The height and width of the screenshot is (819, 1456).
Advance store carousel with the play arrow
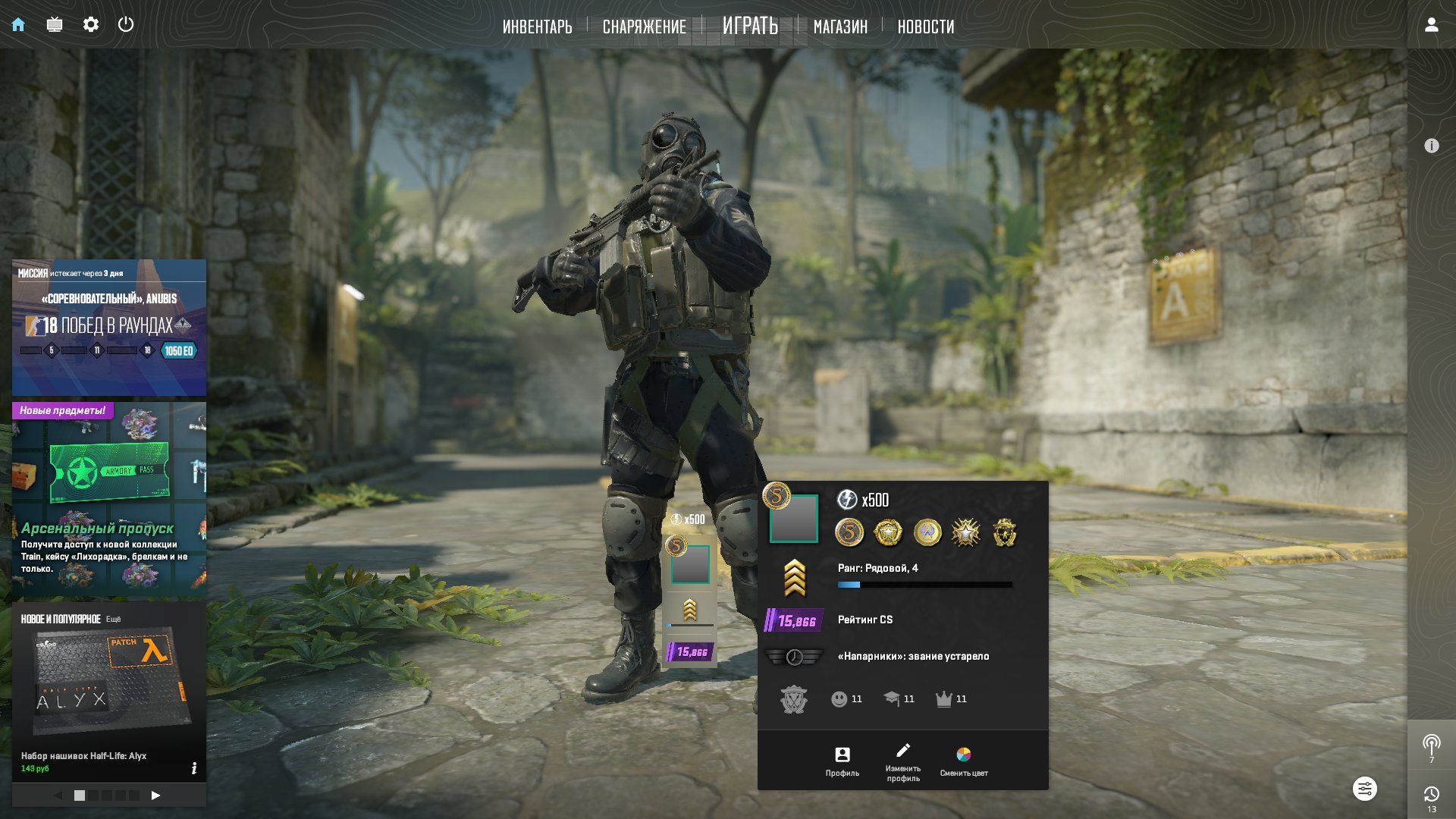coord(155,795)
